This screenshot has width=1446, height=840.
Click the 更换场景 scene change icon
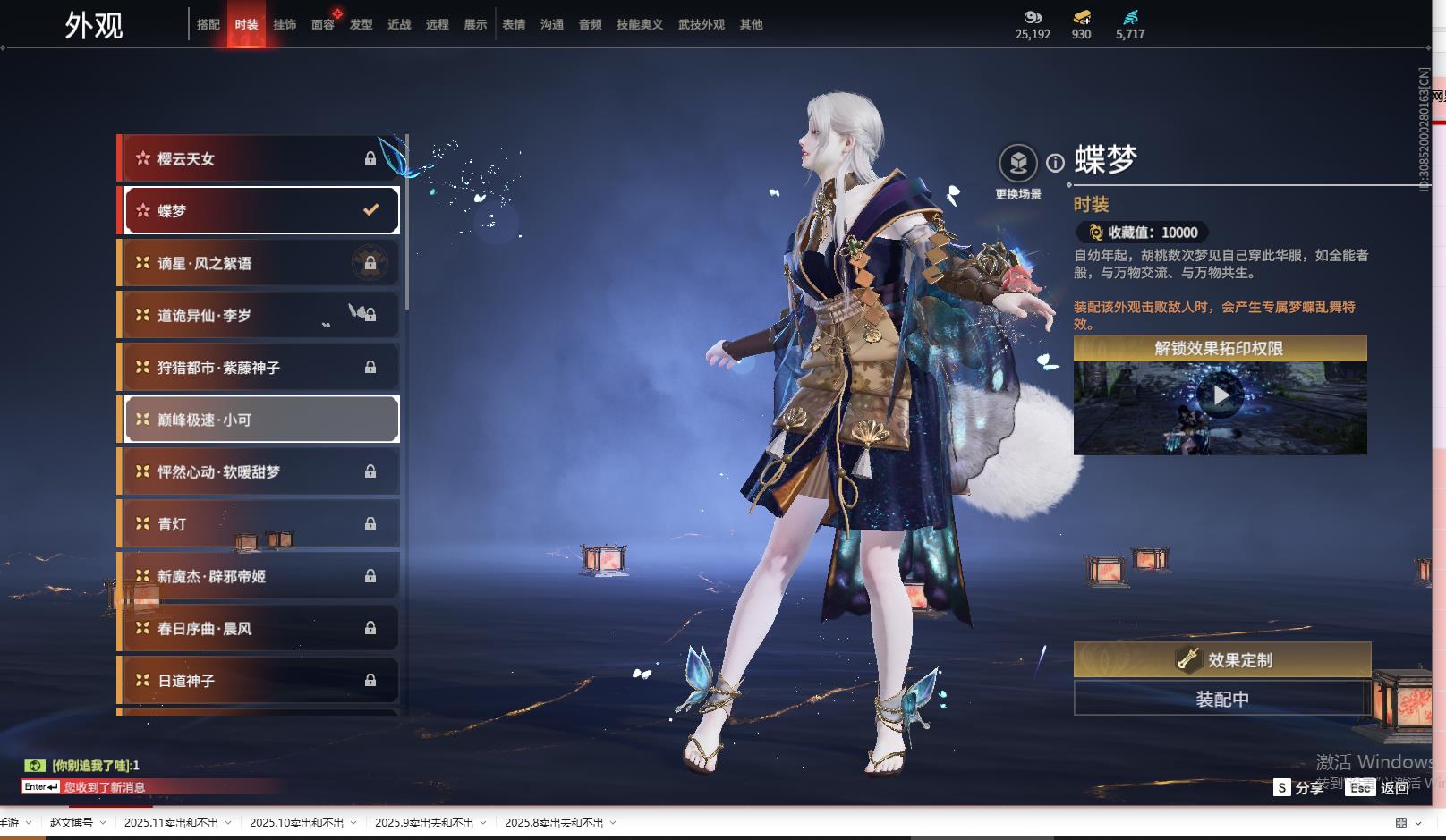click(1018, 164)
